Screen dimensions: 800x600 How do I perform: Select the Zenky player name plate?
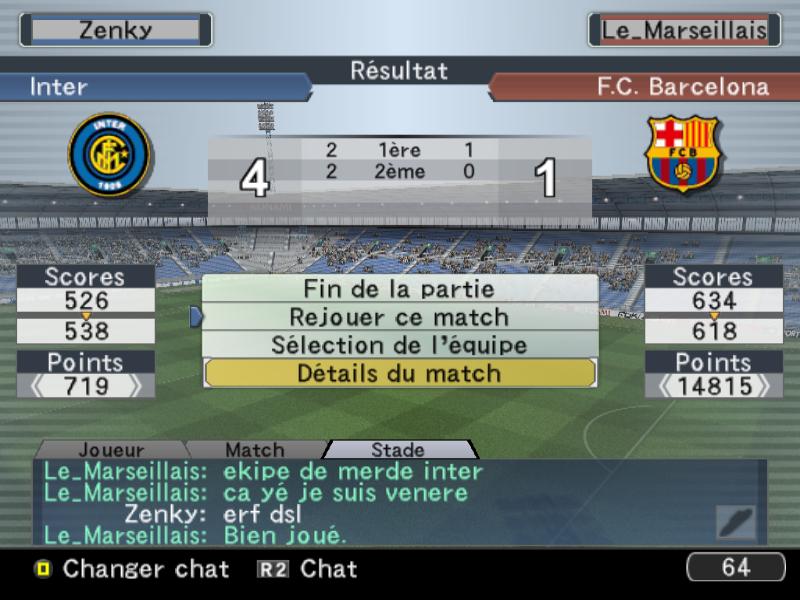(x=115, y=30)
